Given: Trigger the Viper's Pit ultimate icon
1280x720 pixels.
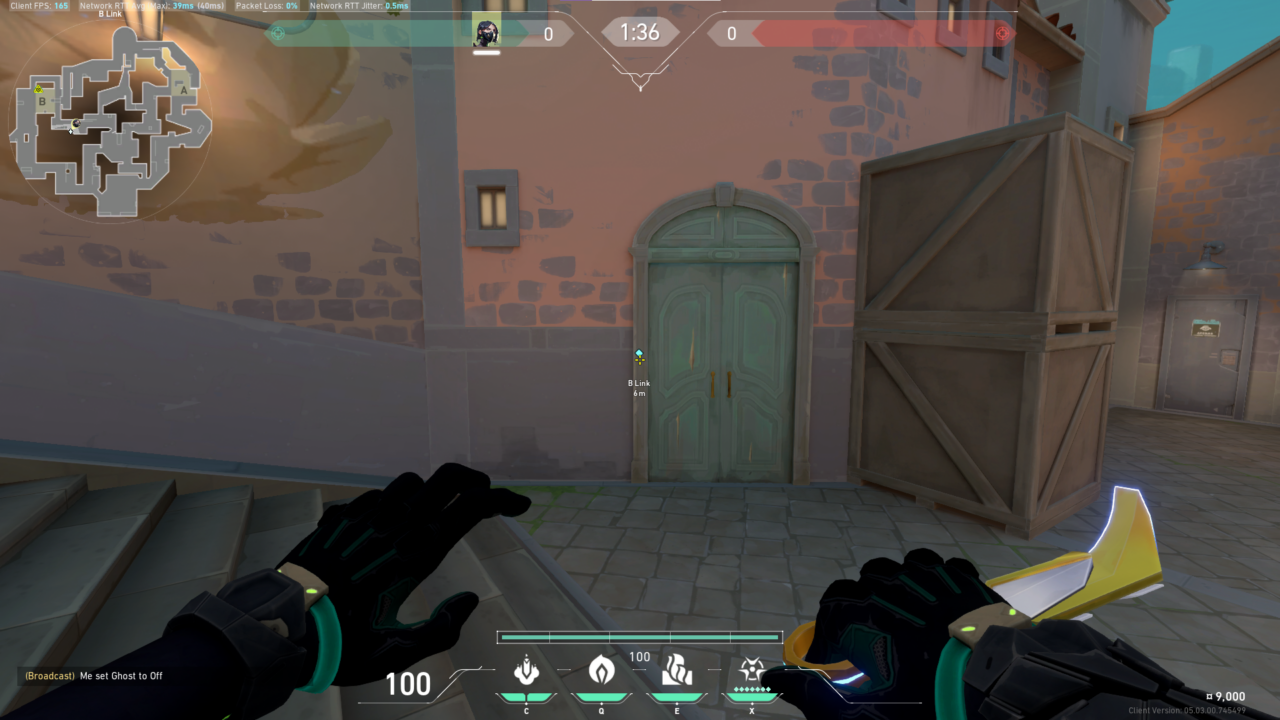Looking at the screenshot, I should point(751,669).
